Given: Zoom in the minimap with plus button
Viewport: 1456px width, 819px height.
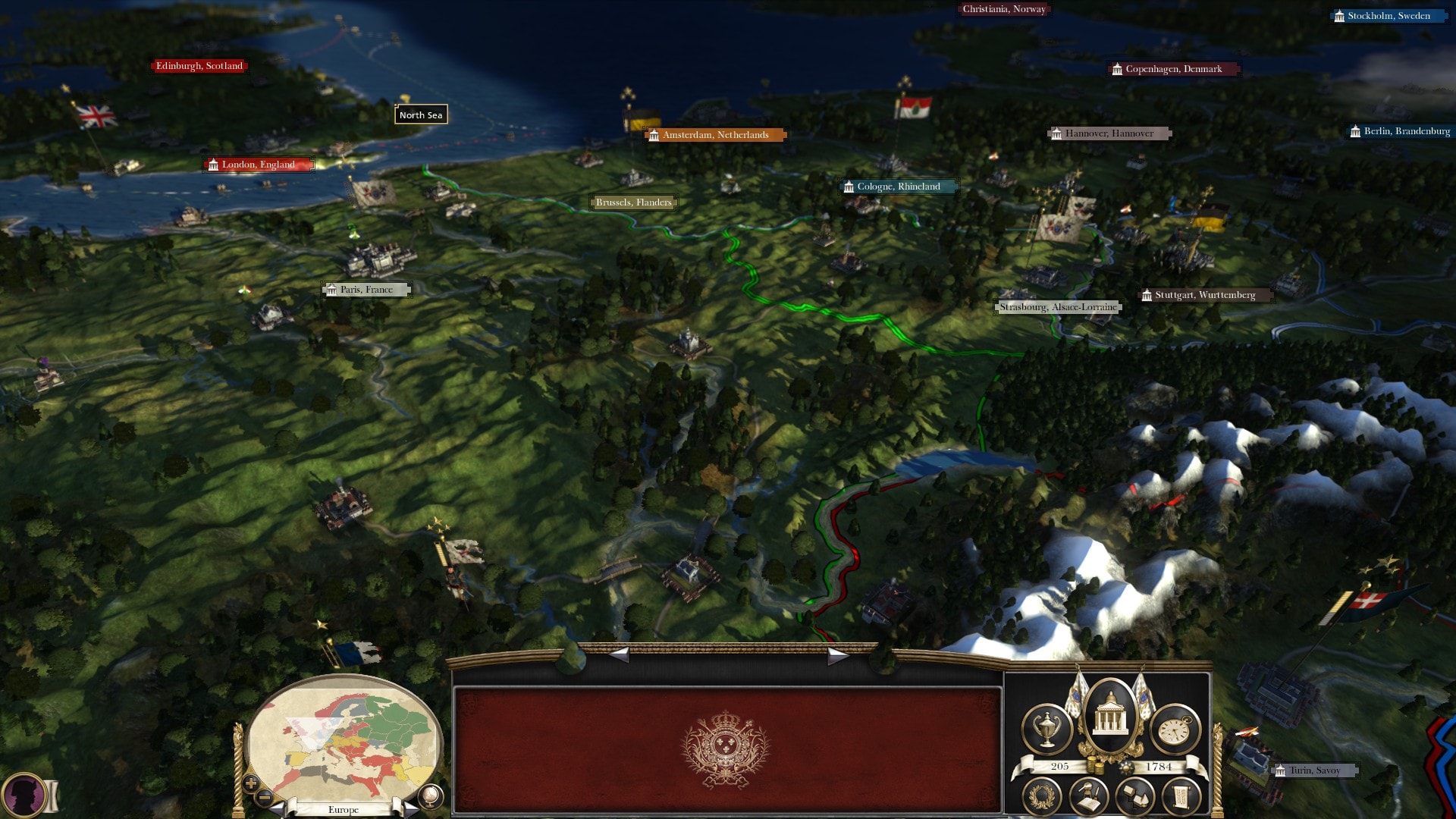Looking at the screenshot, I should click(251, 783).
